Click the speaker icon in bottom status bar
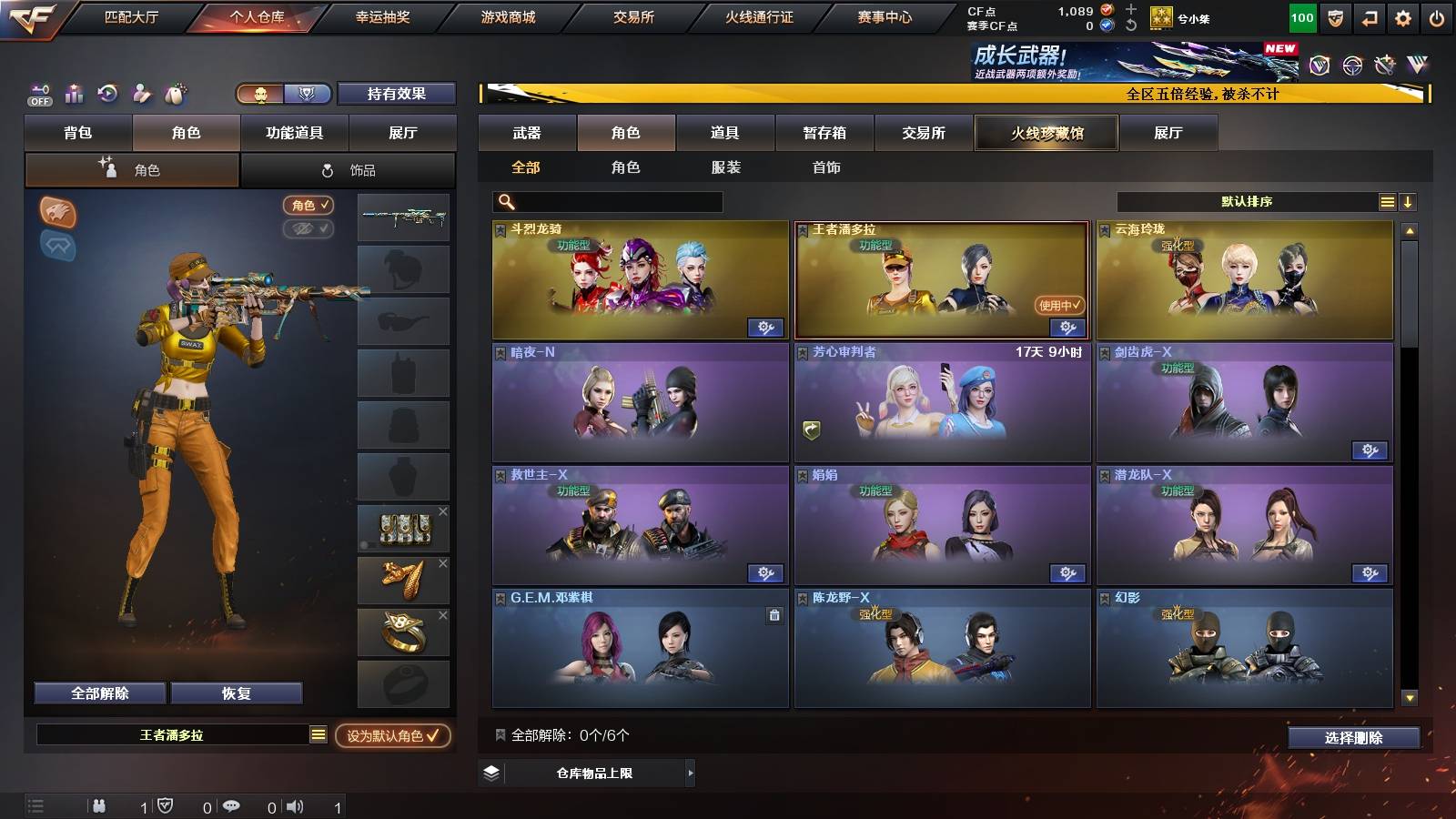The width and height of the screenshot is (1456, 819). click(x=297, y=805)
